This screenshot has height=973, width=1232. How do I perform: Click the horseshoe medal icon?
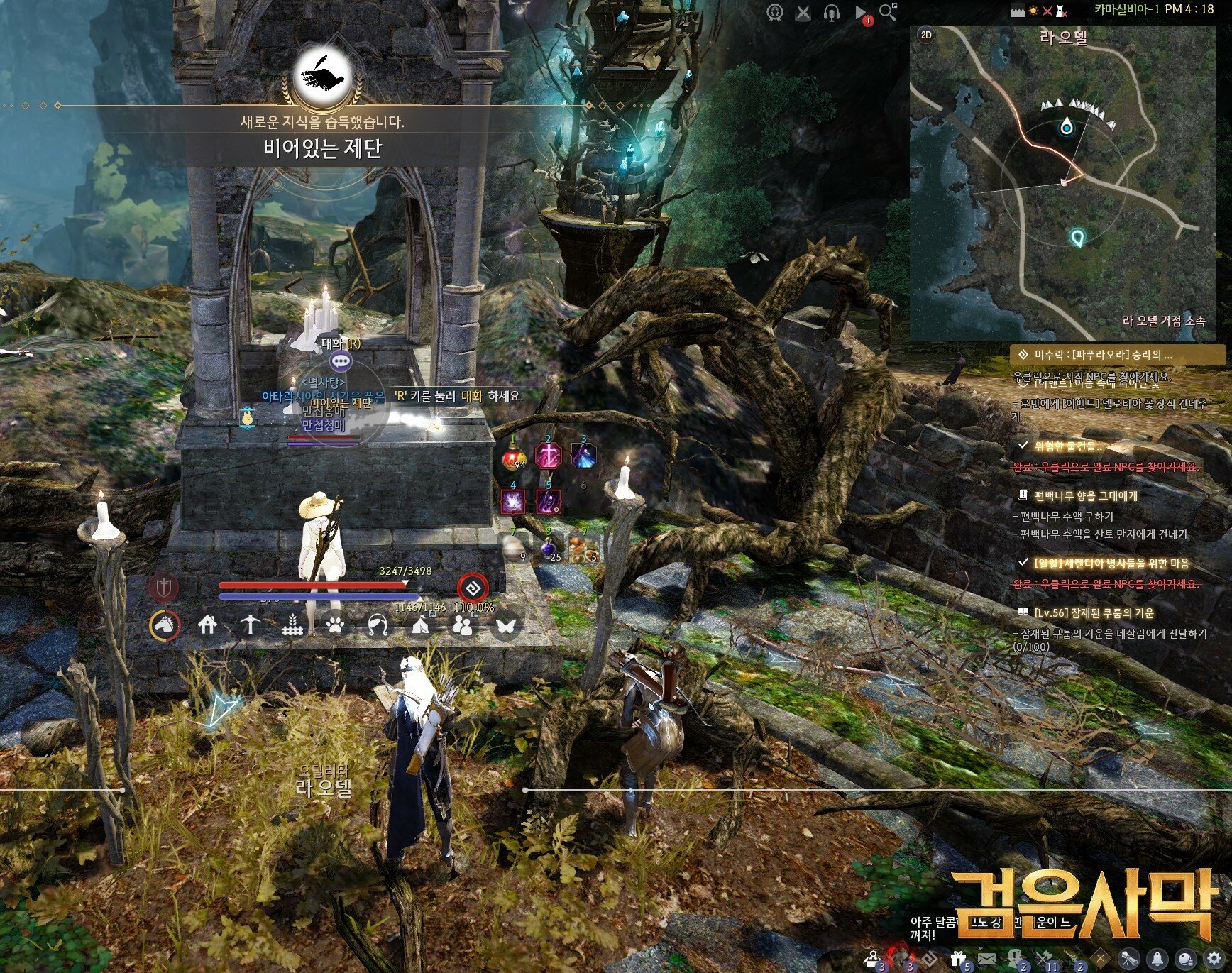[x=776, y=13]
